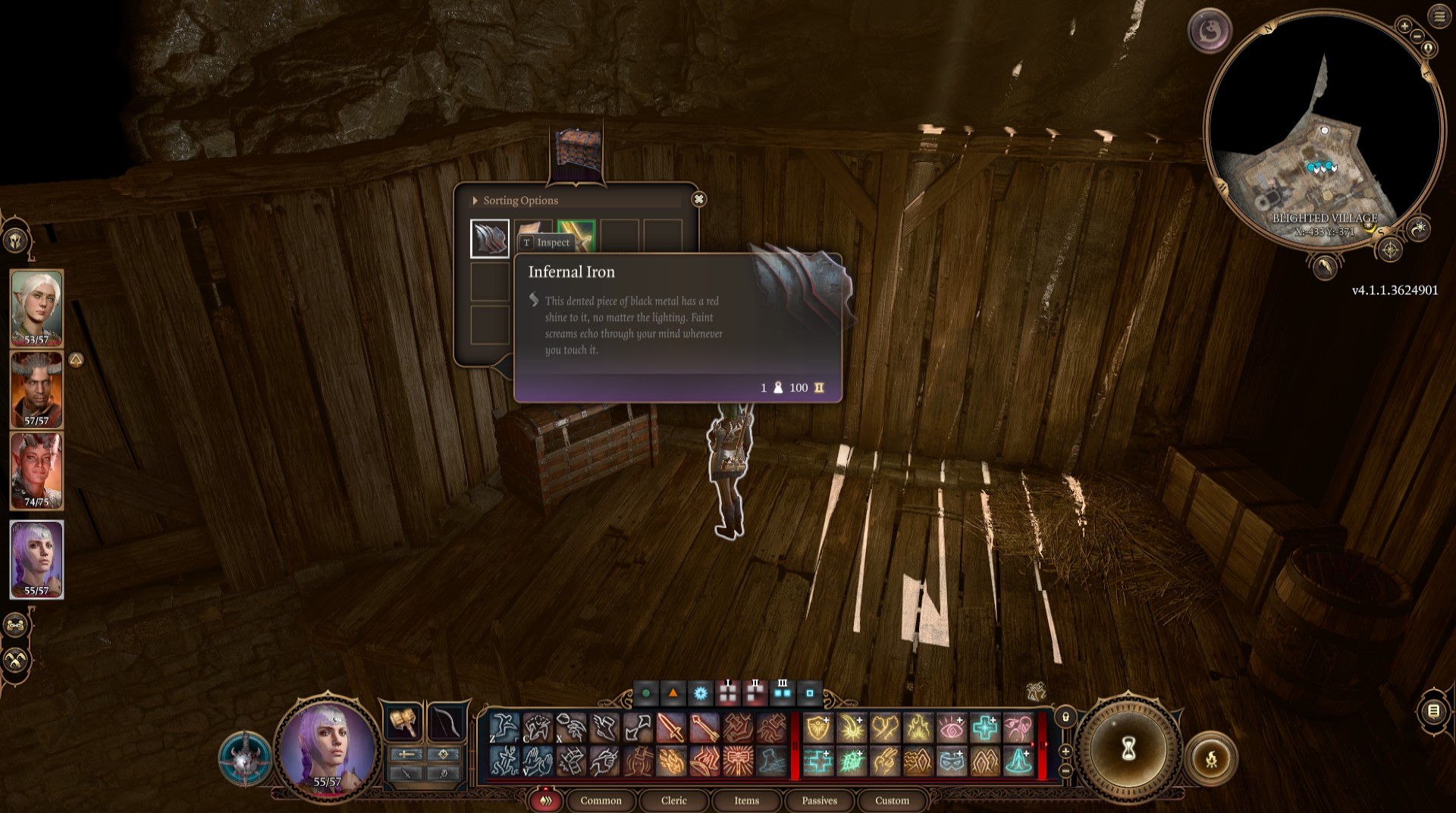Click the hourglass end turn button
The width and height of the screenshot is (1456, 813).
pyautogui.click(x=1128, y=749)
